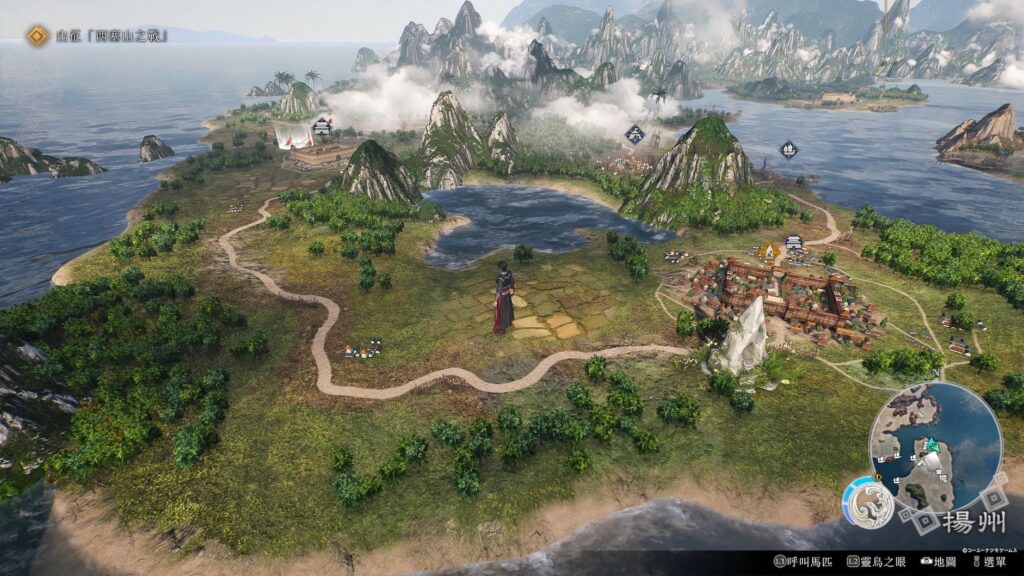Select the fortress marker above the white tents

pos(321,126)
